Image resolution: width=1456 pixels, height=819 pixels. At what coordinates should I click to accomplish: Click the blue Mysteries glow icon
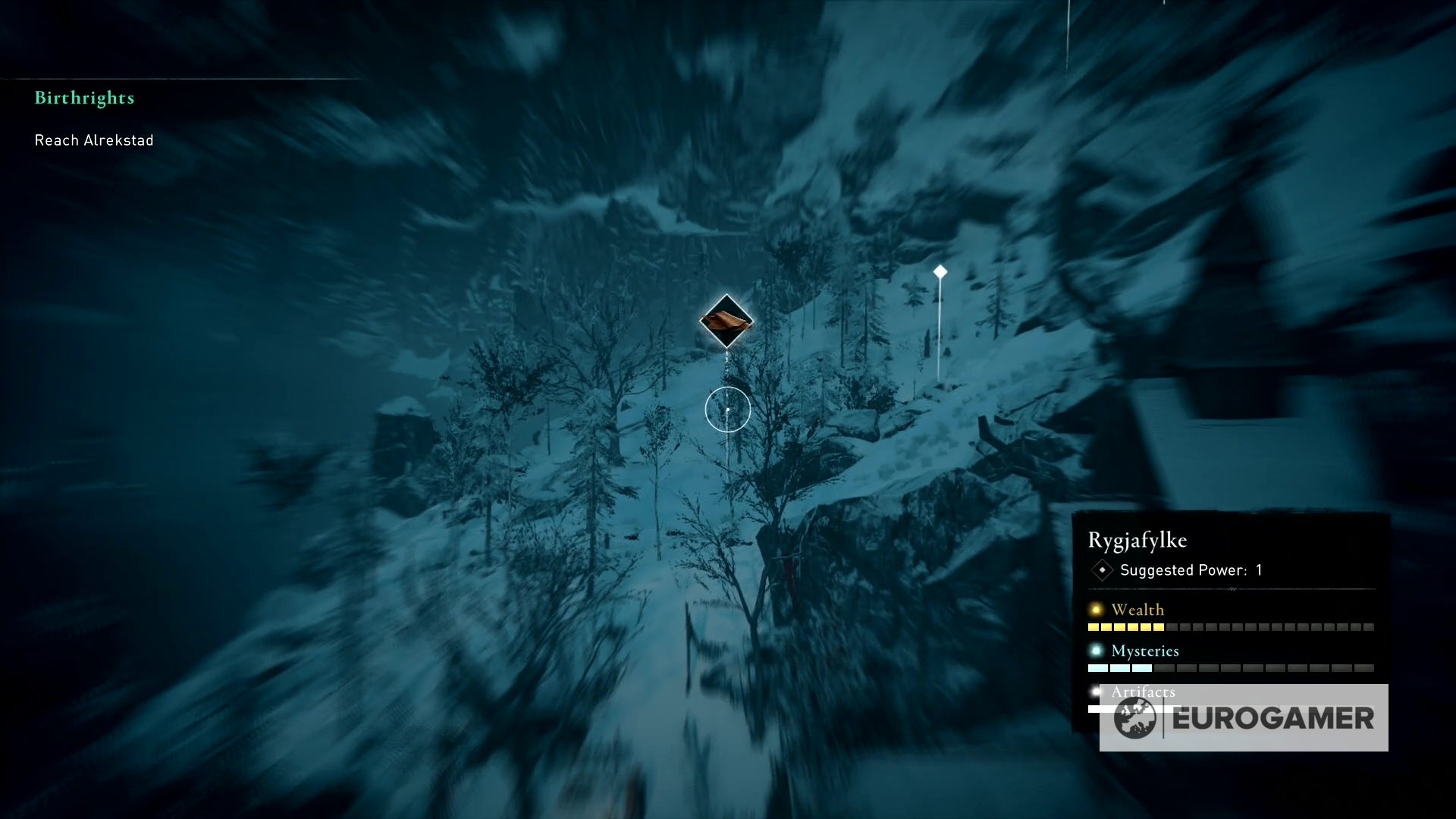pos(1095,651)
